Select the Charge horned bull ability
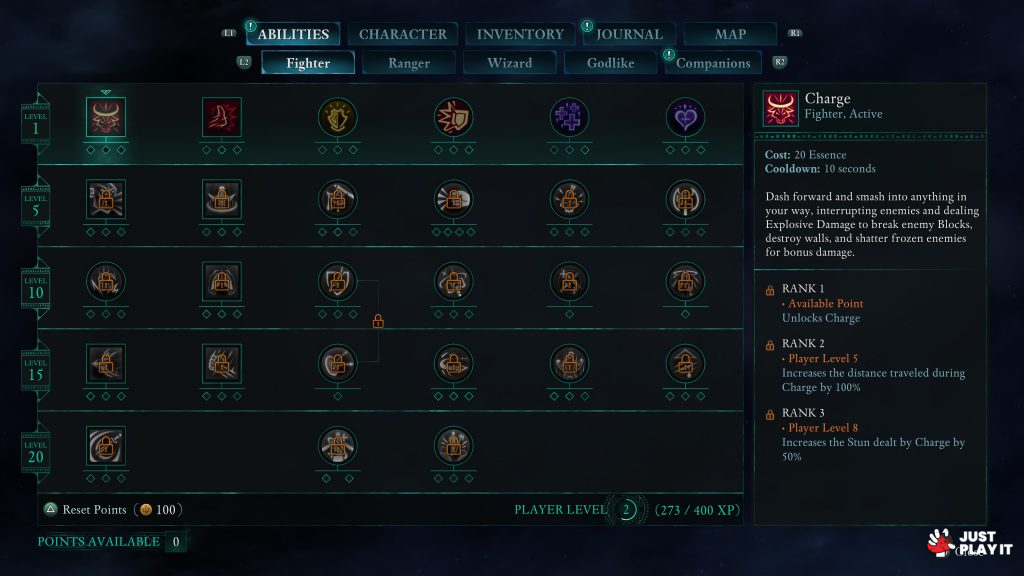Image resolution: width=1024 pixels, height=576 pixels. 106,117
